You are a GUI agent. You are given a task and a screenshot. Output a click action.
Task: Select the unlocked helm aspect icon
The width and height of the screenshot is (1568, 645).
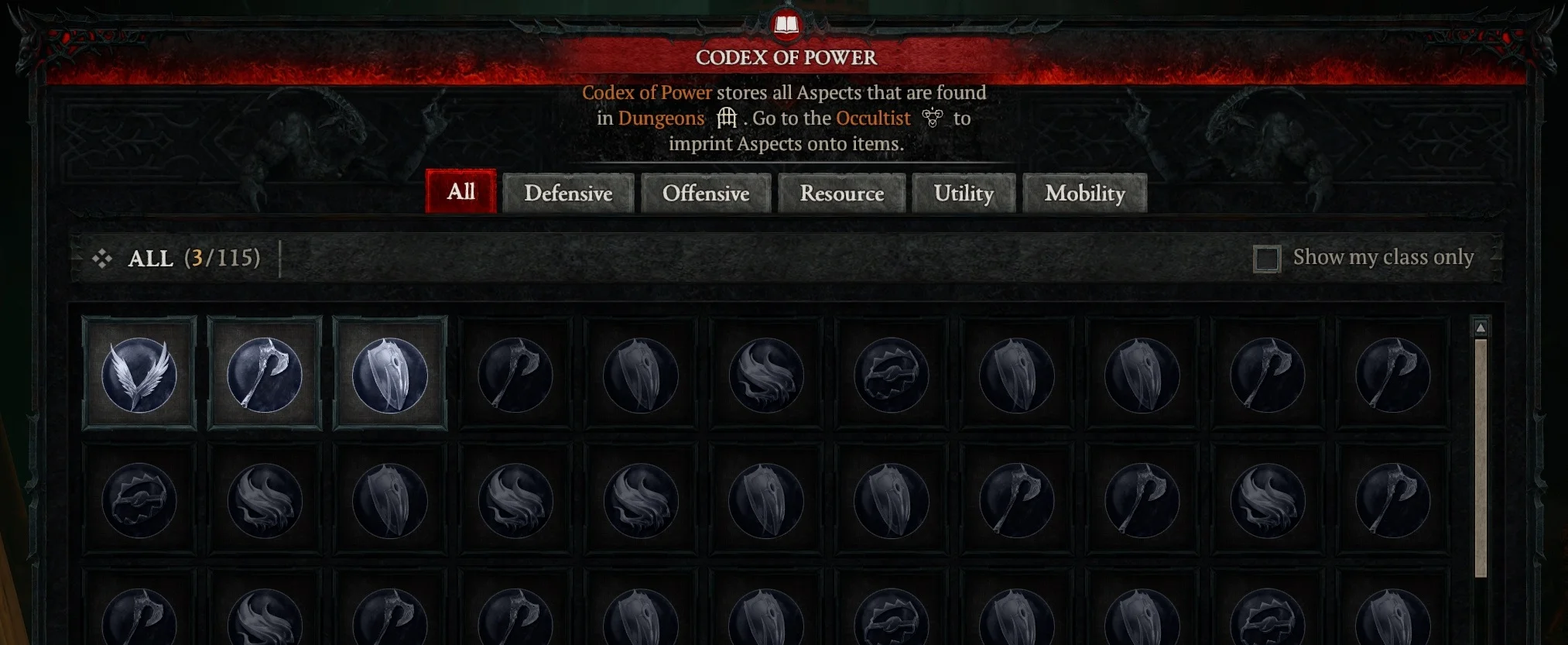(389, 376)
